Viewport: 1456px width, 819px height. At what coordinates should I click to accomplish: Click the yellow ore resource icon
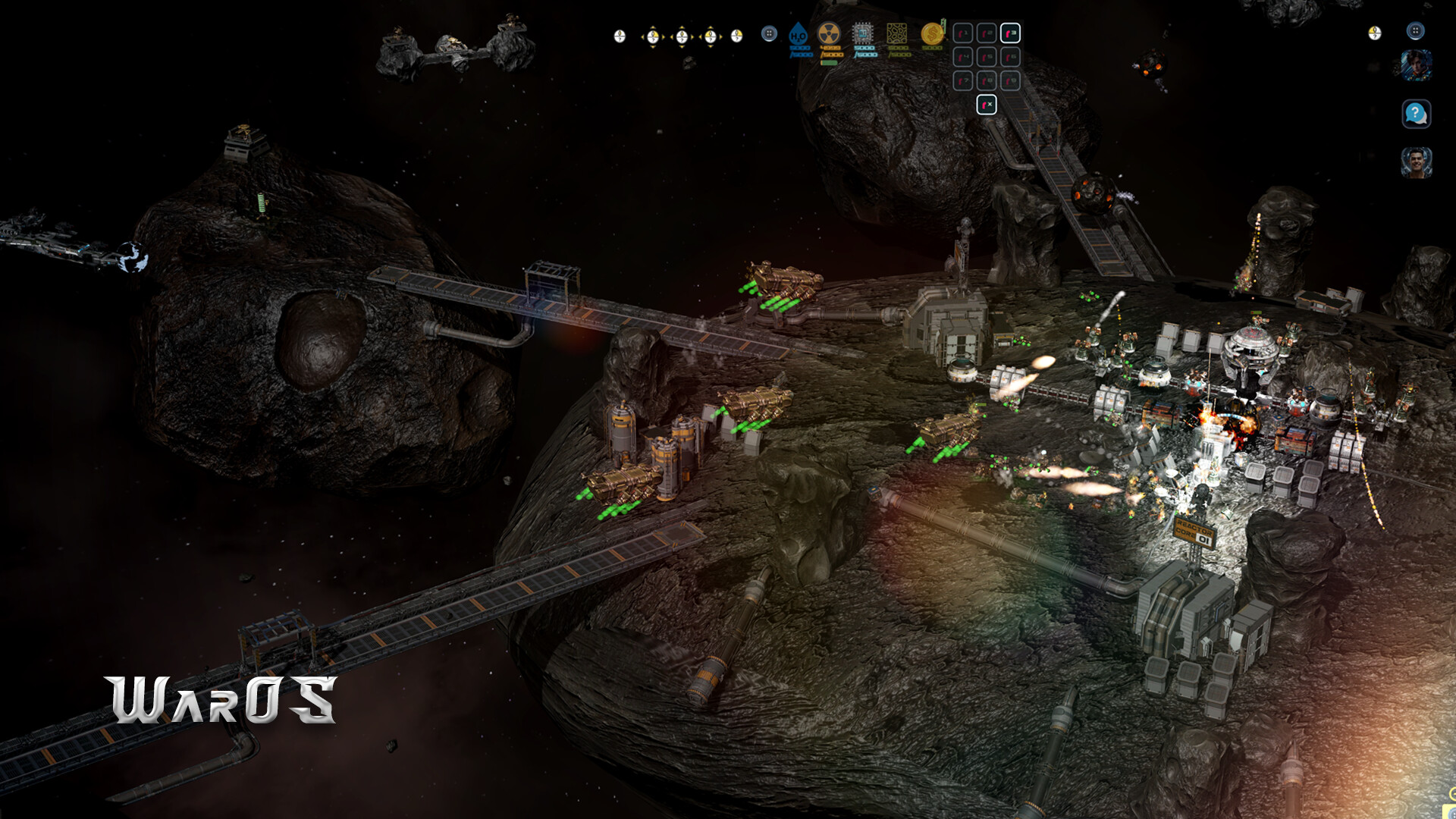pyautogui.click(x=897, y=33)
